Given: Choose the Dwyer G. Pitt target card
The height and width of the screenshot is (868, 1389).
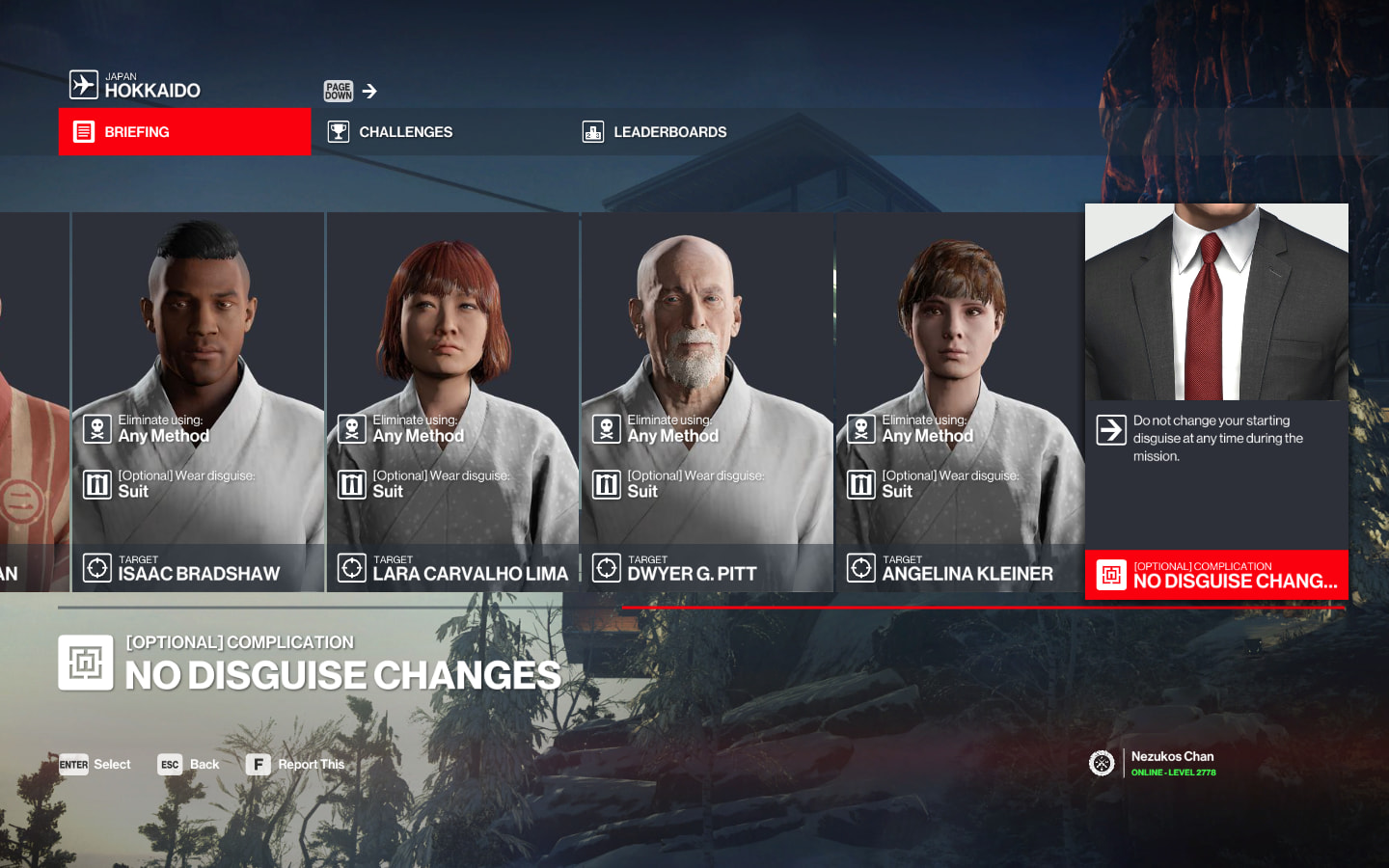Looking at the screenshot, I should (x=707, y=401).
